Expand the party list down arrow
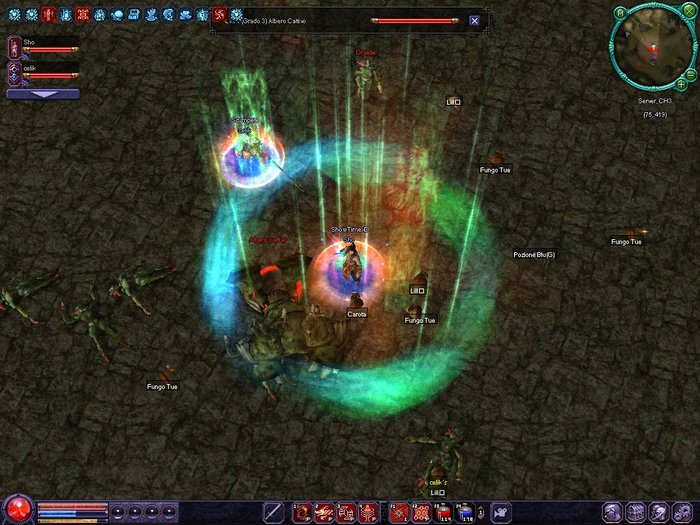Image resolution: width=700 pixels, height=525 pixels. click(43, 94)
